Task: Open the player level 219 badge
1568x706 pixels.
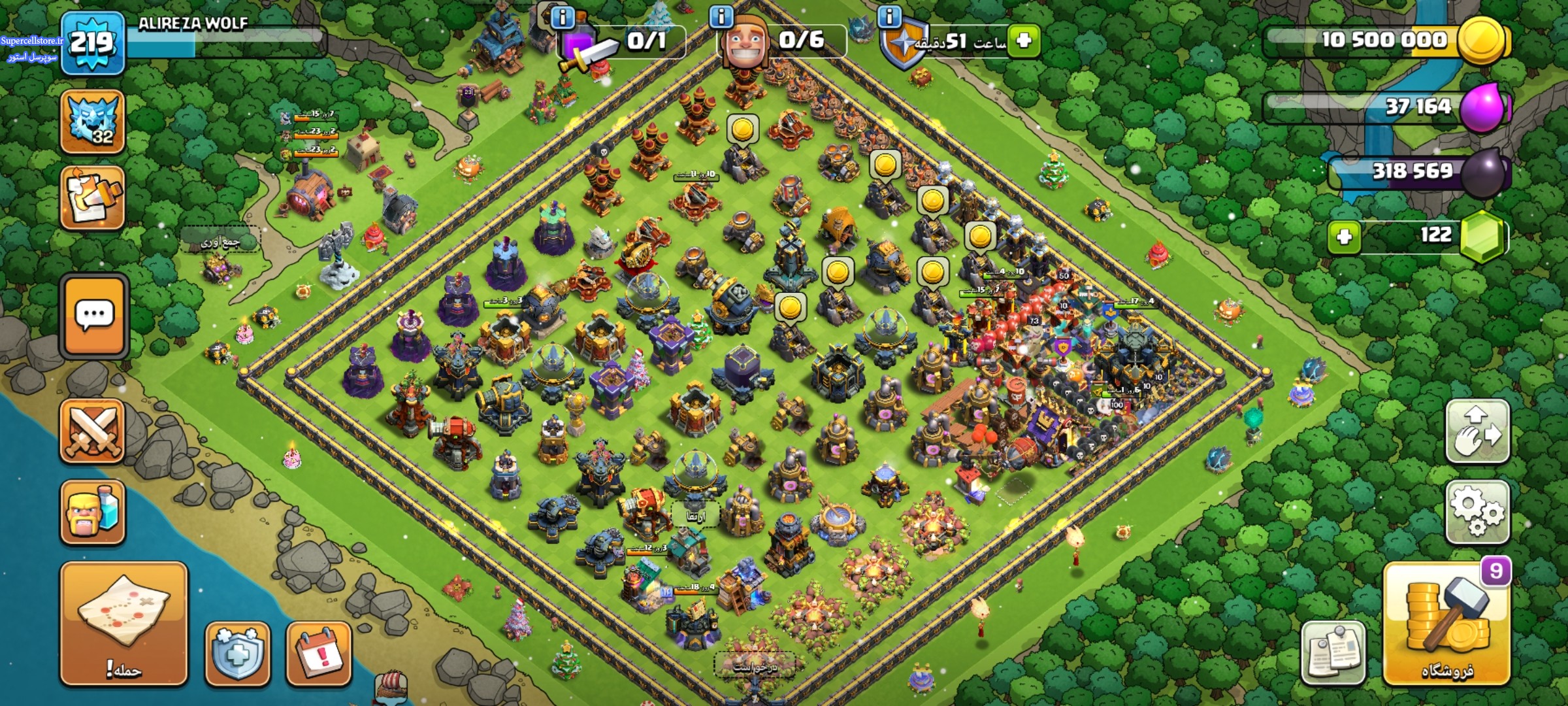Action: point(92,44)
